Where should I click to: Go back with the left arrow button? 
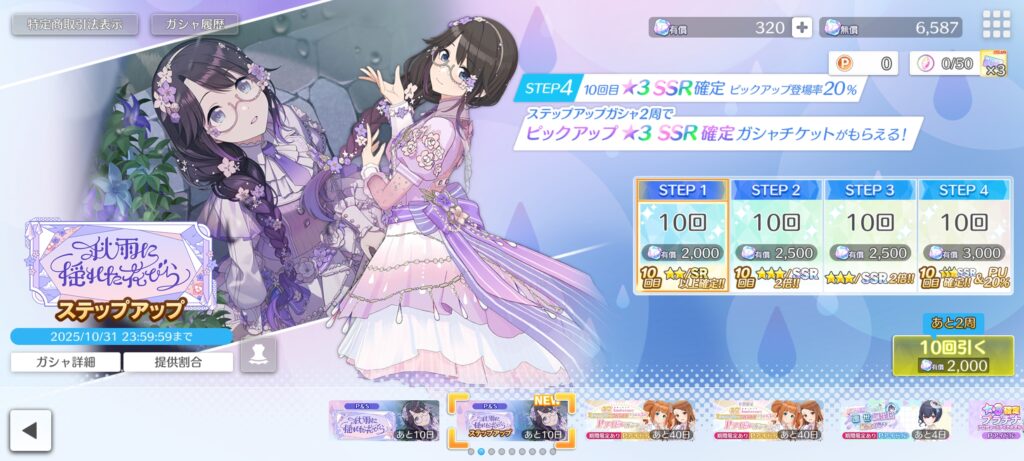[31, 431]
